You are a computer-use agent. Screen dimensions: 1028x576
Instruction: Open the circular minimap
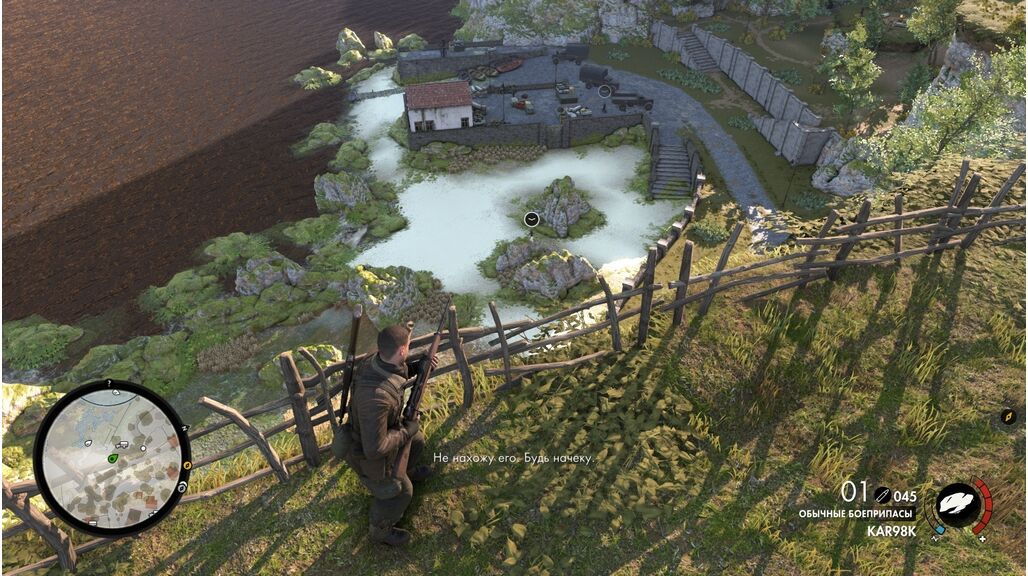pyautogui.click(x=112, y=457)
